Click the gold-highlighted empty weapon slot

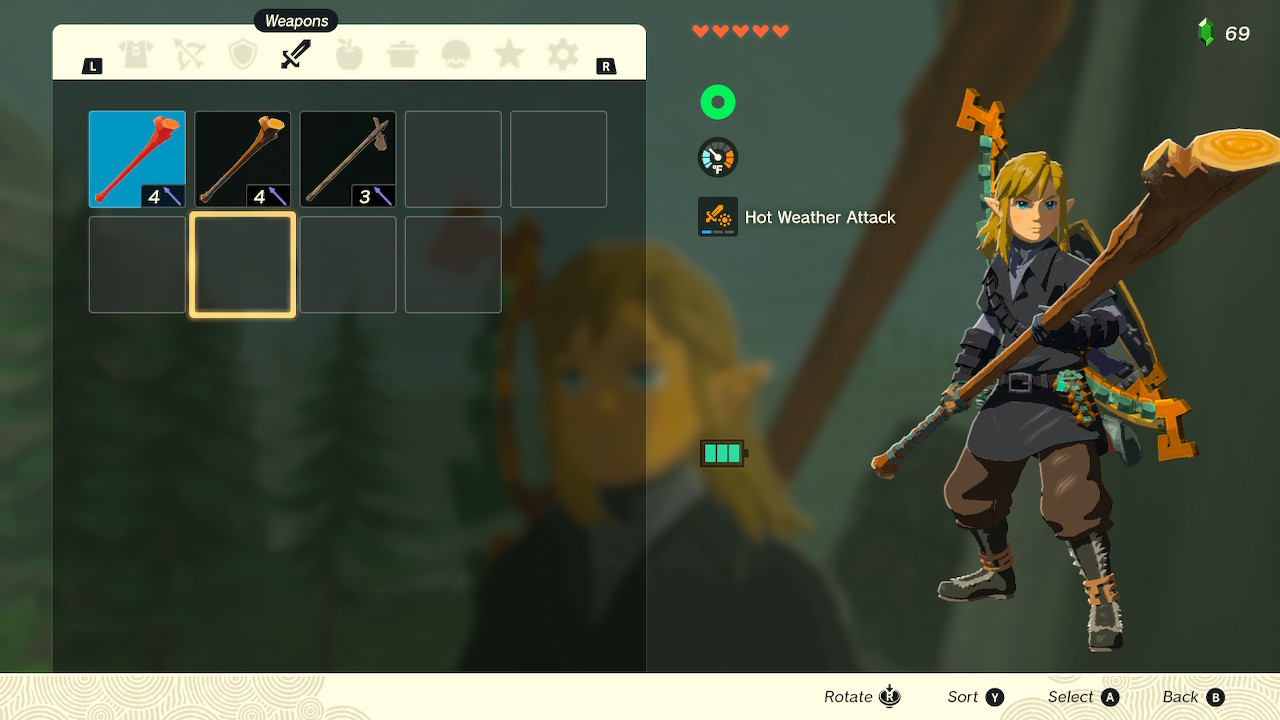[243, 265]
